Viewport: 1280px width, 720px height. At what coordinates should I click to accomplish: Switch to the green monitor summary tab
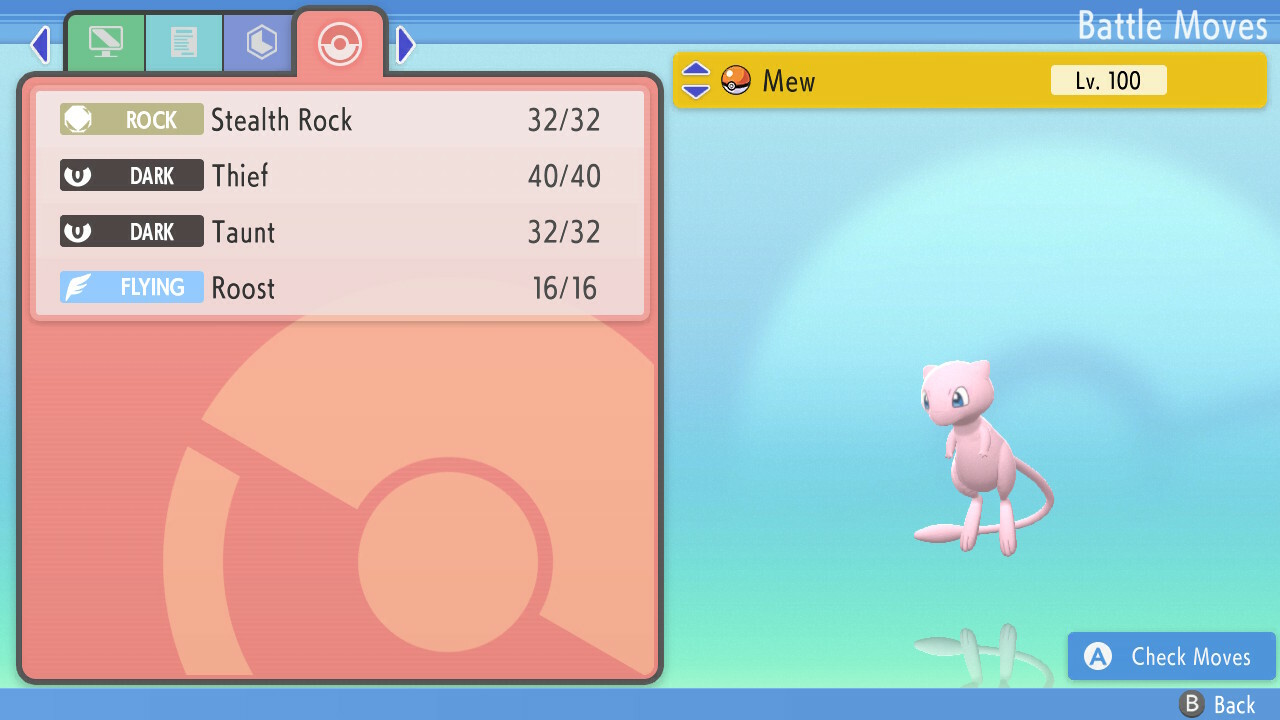105,43
